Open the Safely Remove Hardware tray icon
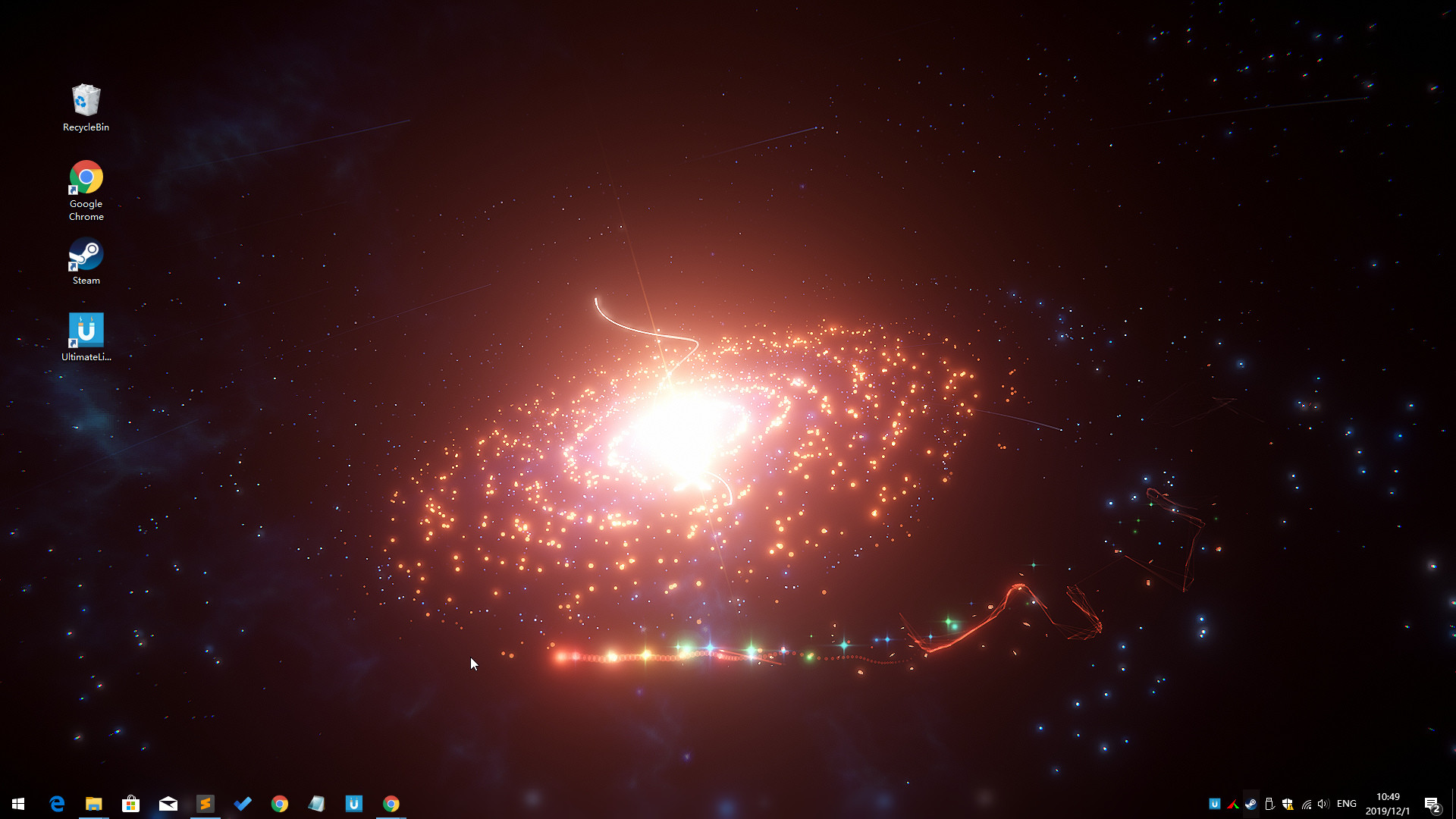Viewport: 1456px width, 819px height. click(x=1270, y=804)
